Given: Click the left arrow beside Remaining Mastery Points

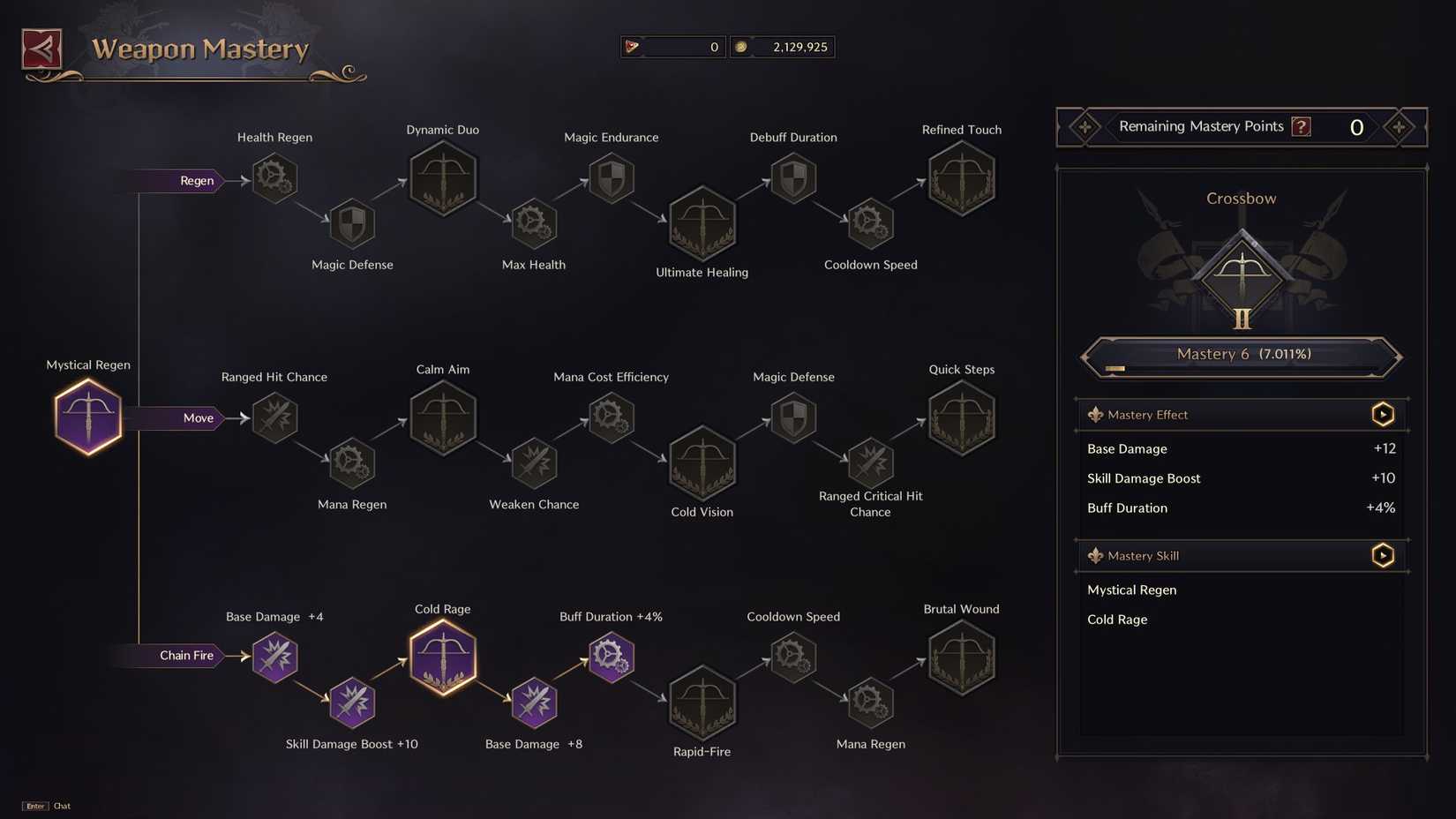Looking at the screenshot, I should (1083, 127).
